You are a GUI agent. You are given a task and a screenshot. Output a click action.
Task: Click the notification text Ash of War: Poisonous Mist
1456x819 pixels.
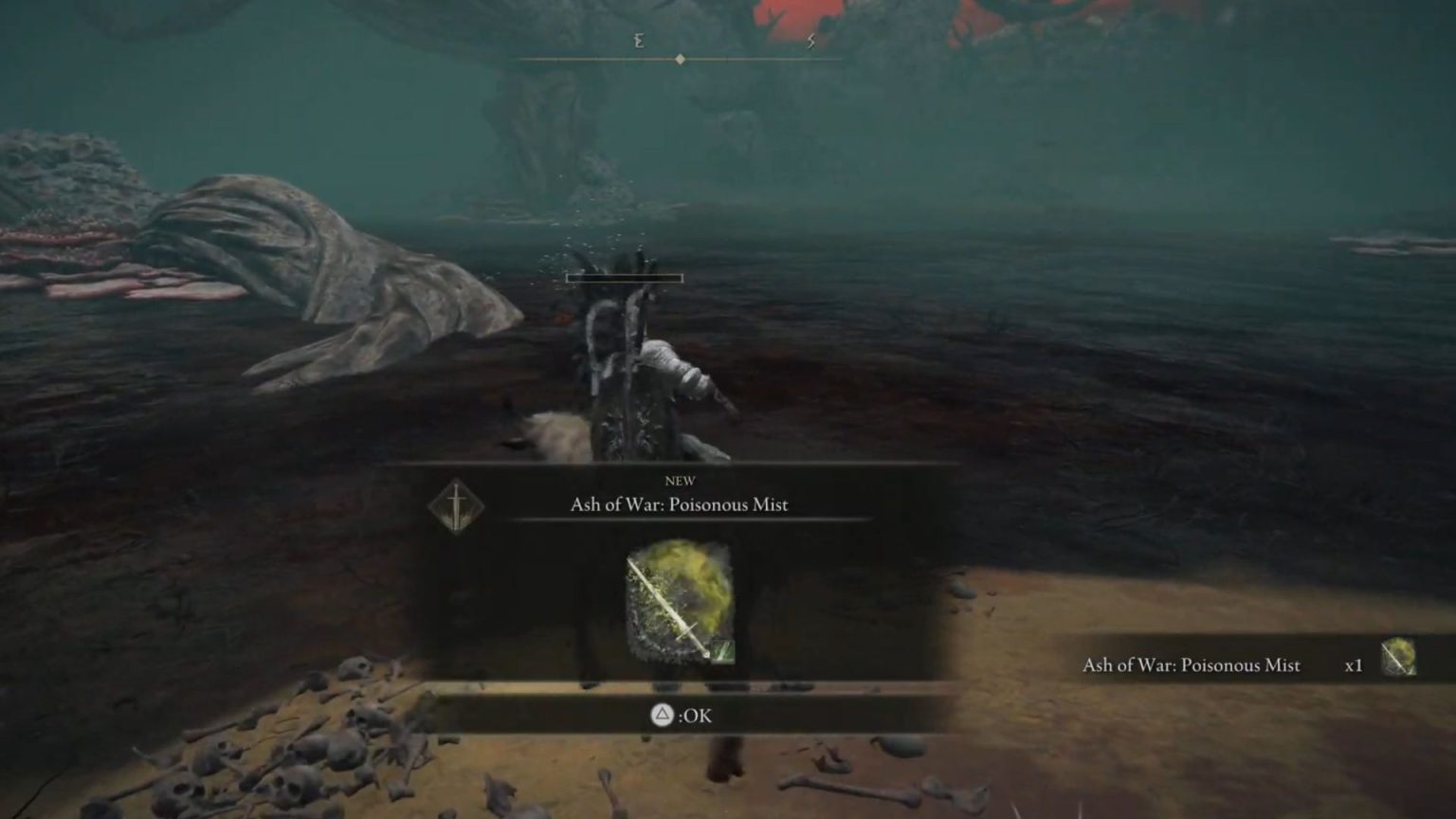(x=1192, y=666)
